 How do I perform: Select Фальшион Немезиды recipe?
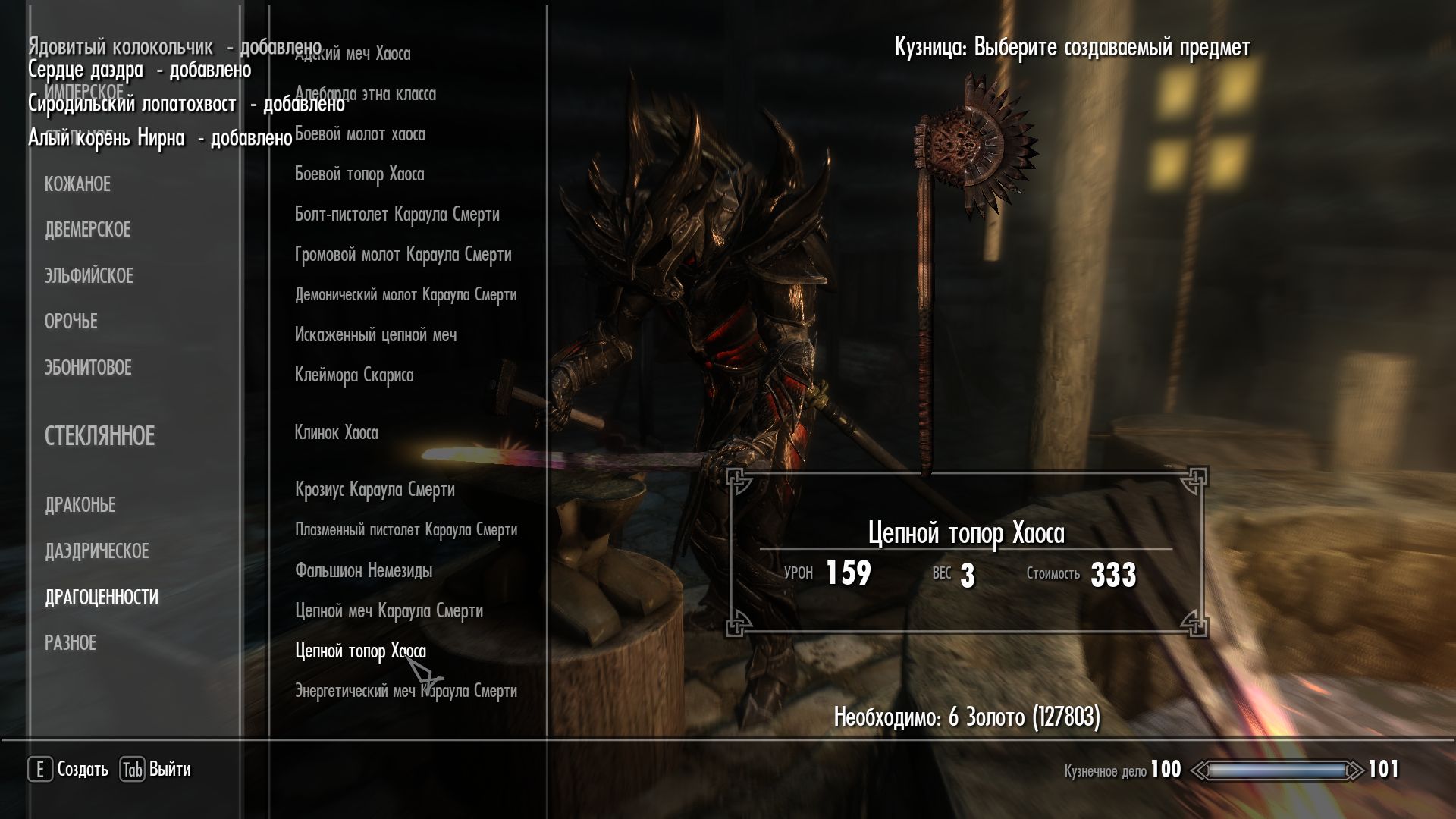363,570
